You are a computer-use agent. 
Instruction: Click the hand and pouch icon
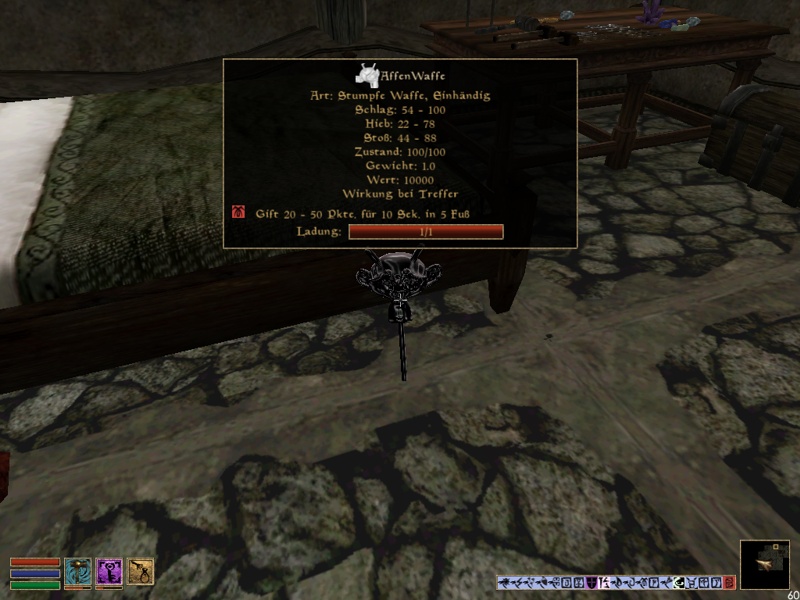(x=140, y=571)
